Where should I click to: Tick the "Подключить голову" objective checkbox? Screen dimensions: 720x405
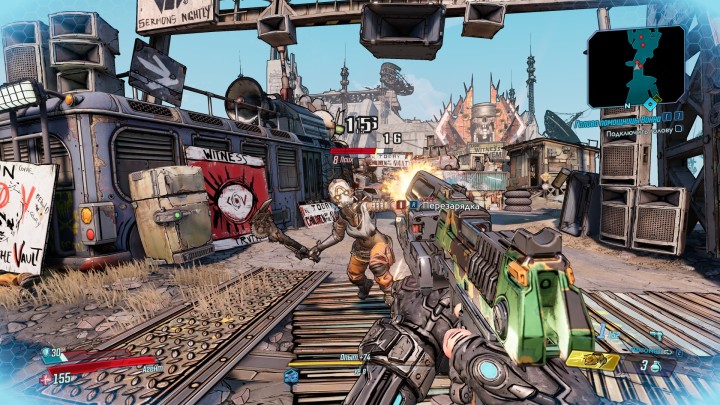(x=679, y=130)
